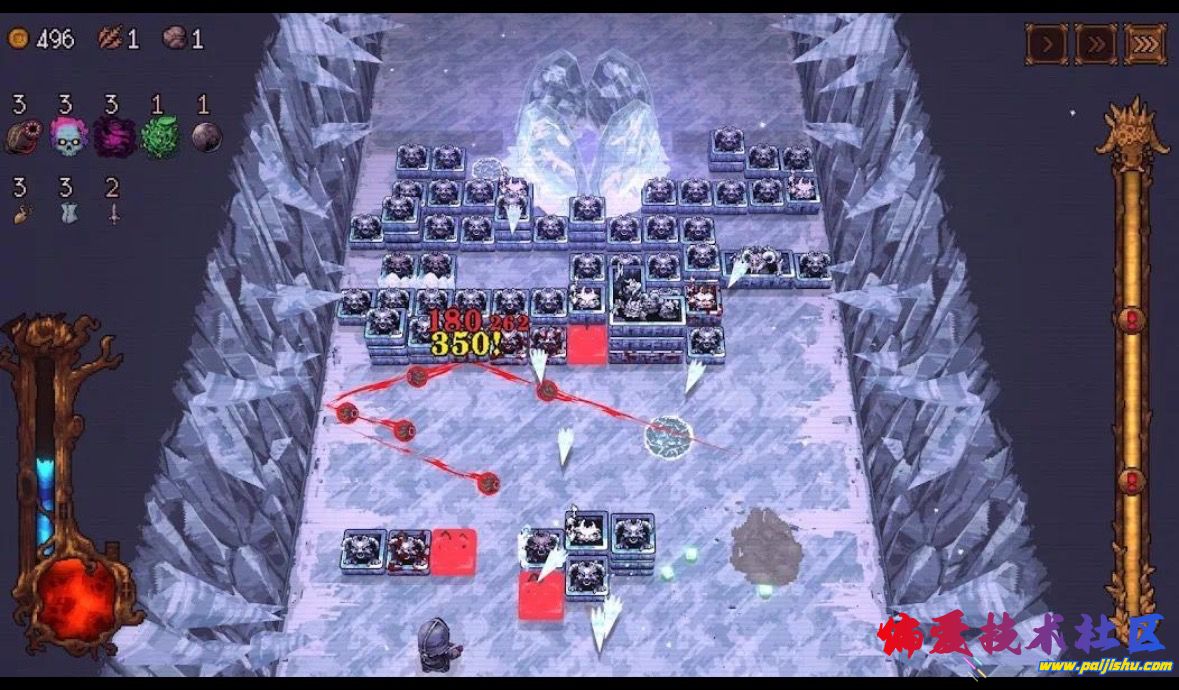
Task: Click the small sword stat icon
Action: [113, 212]
